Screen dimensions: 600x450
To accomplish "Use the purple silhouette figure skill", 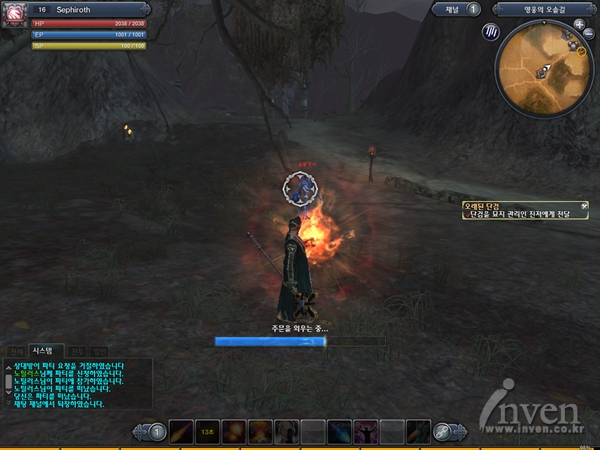I will click(x=366, y=432).
